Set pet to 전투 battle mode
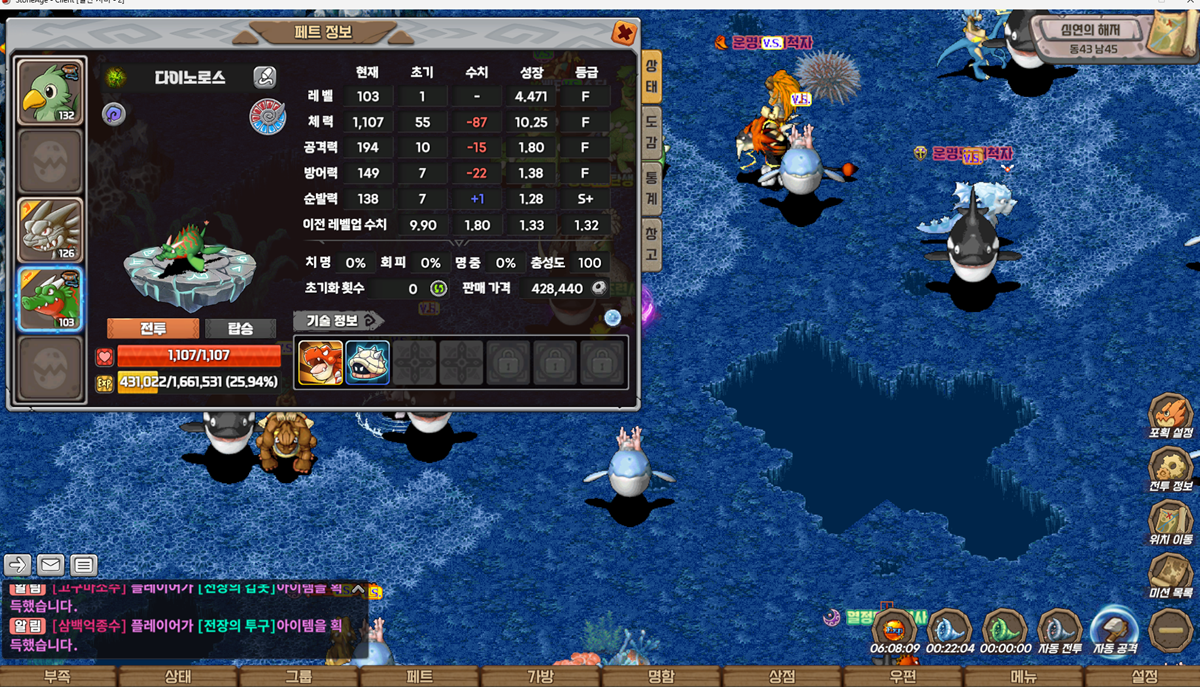Image resolution: width=1200 pixels, height=687 pixels. 153,329
